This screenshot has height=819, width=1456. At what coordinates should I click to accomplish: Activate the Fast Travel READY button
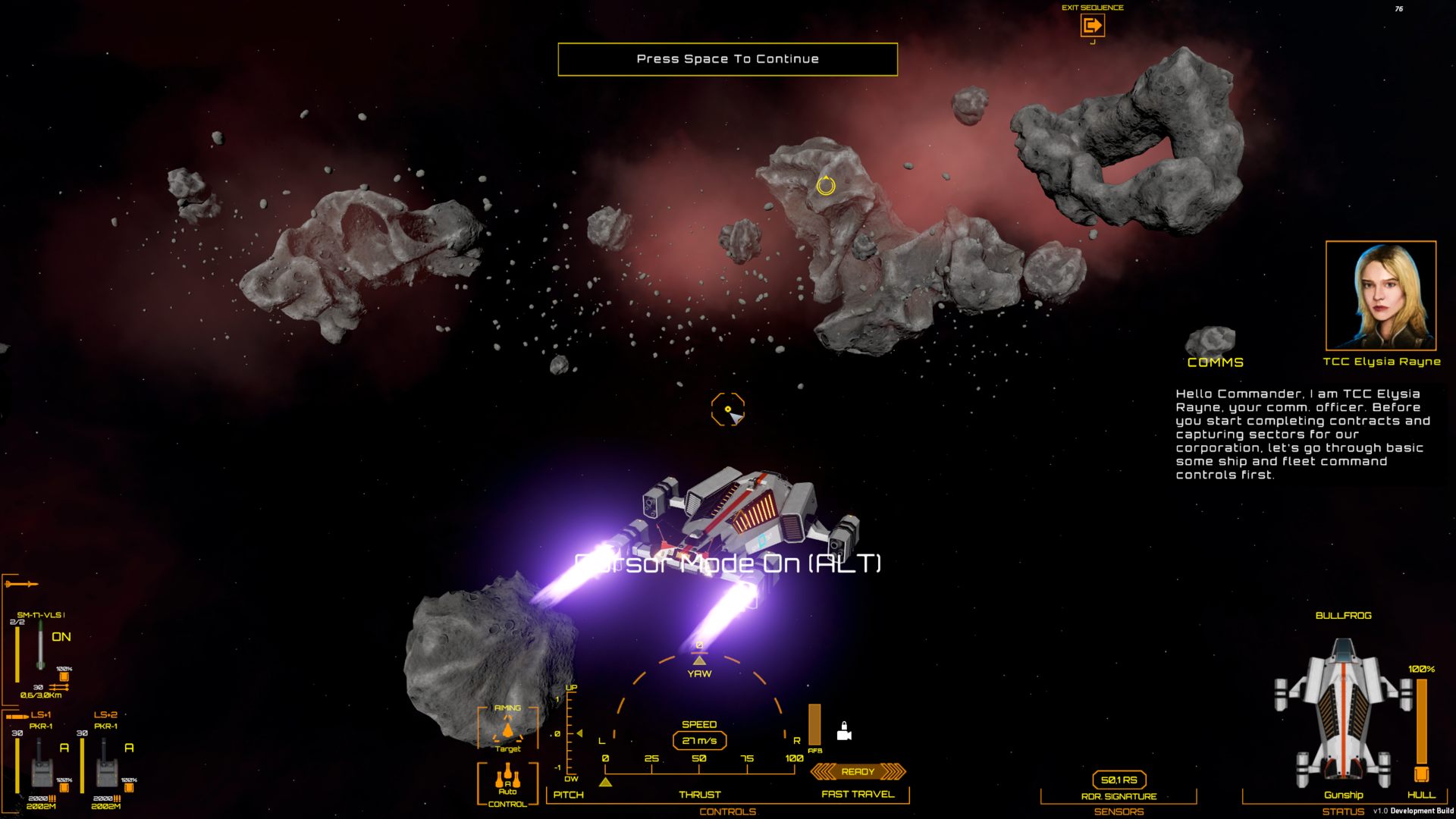pos(858,772)
